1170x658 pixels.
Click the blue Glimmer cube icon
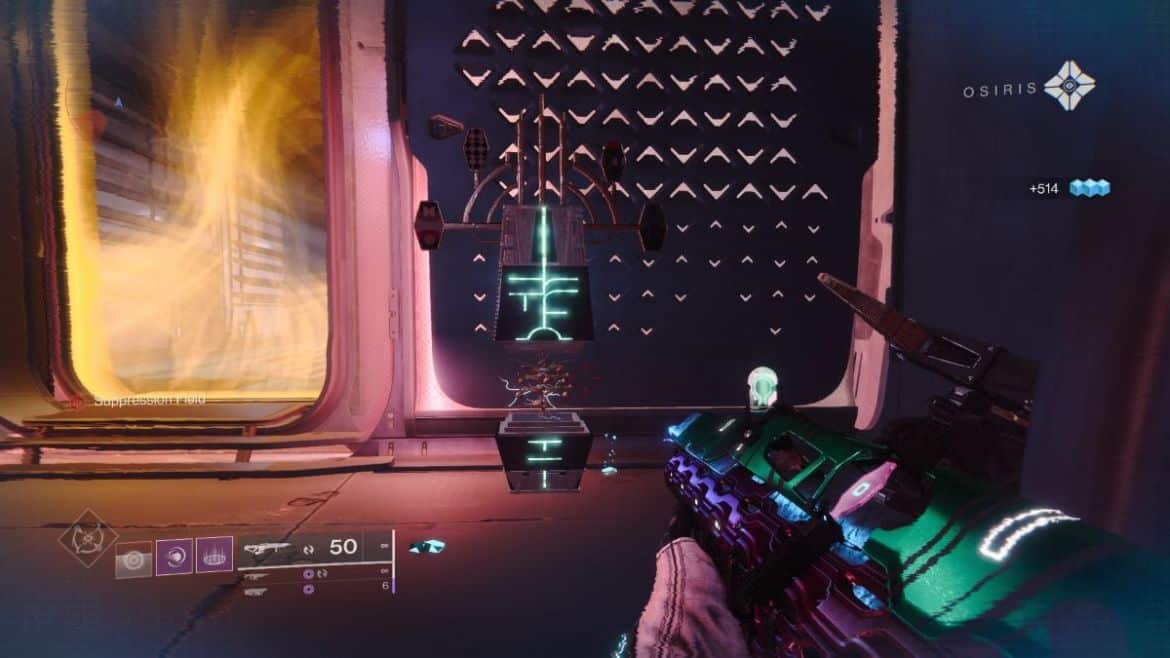point(1090,187)
